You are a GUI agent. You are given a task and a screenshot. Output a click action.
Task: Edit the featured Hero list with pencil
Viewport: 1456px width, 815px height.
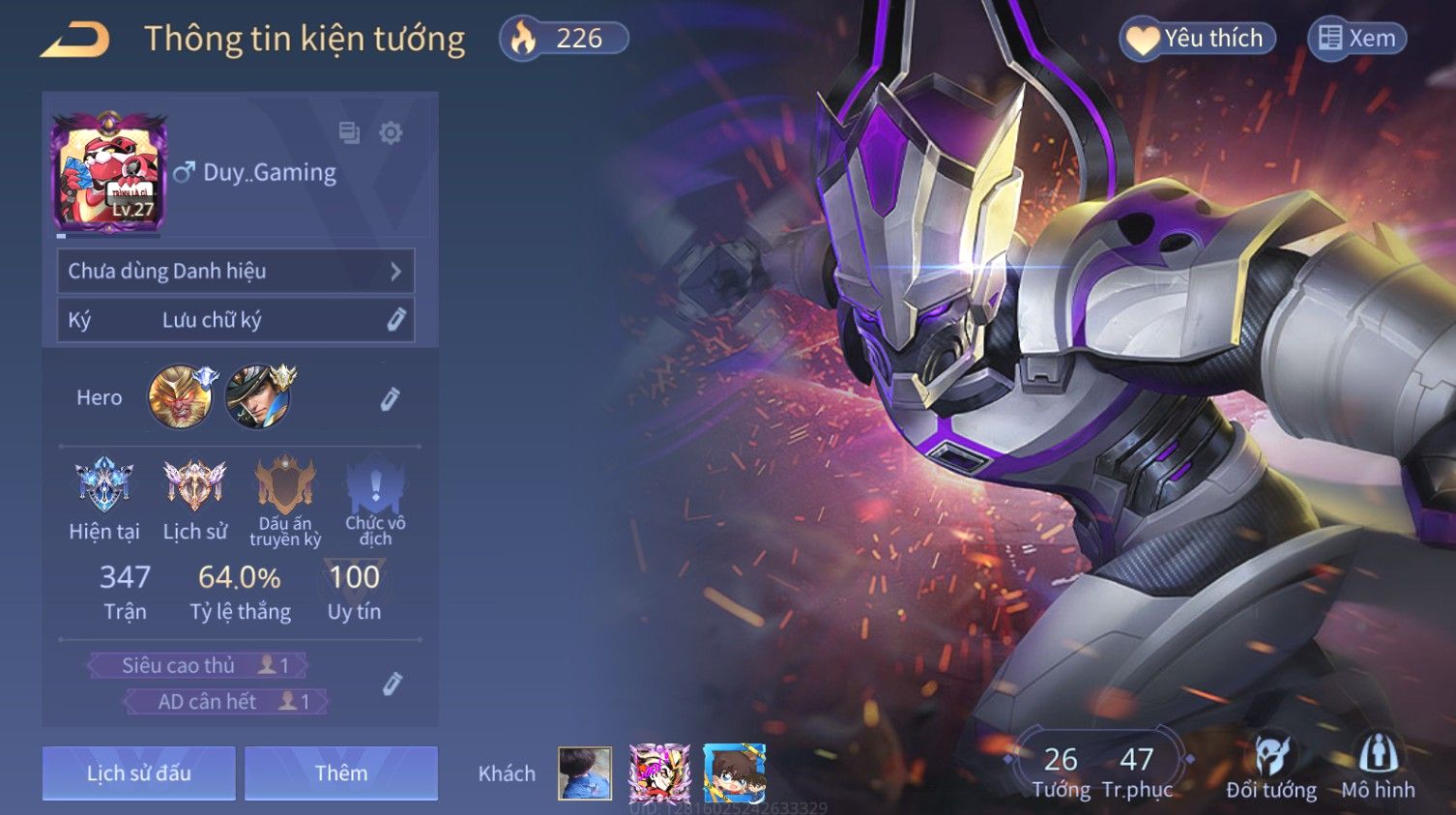(390, 398)
